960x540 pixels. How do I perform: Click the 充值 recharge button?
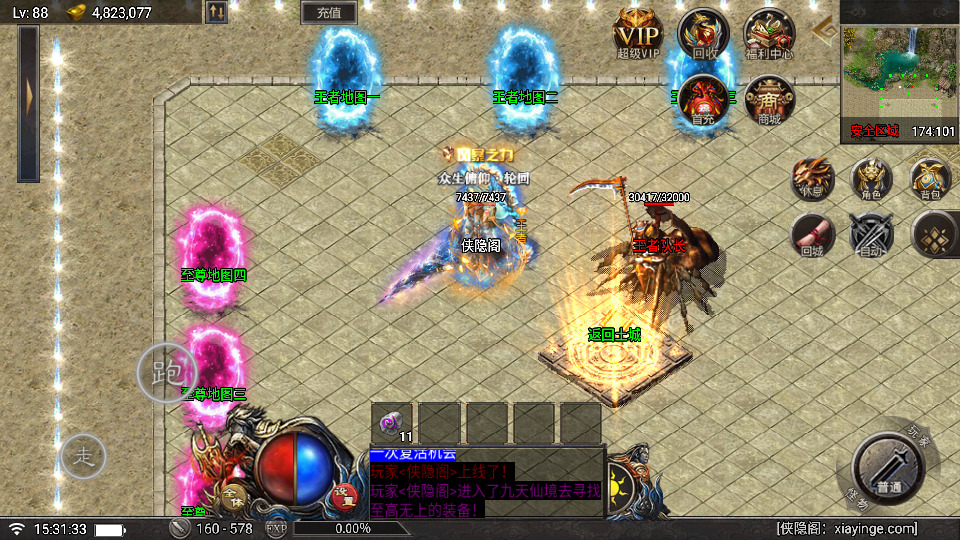point(329,13)
